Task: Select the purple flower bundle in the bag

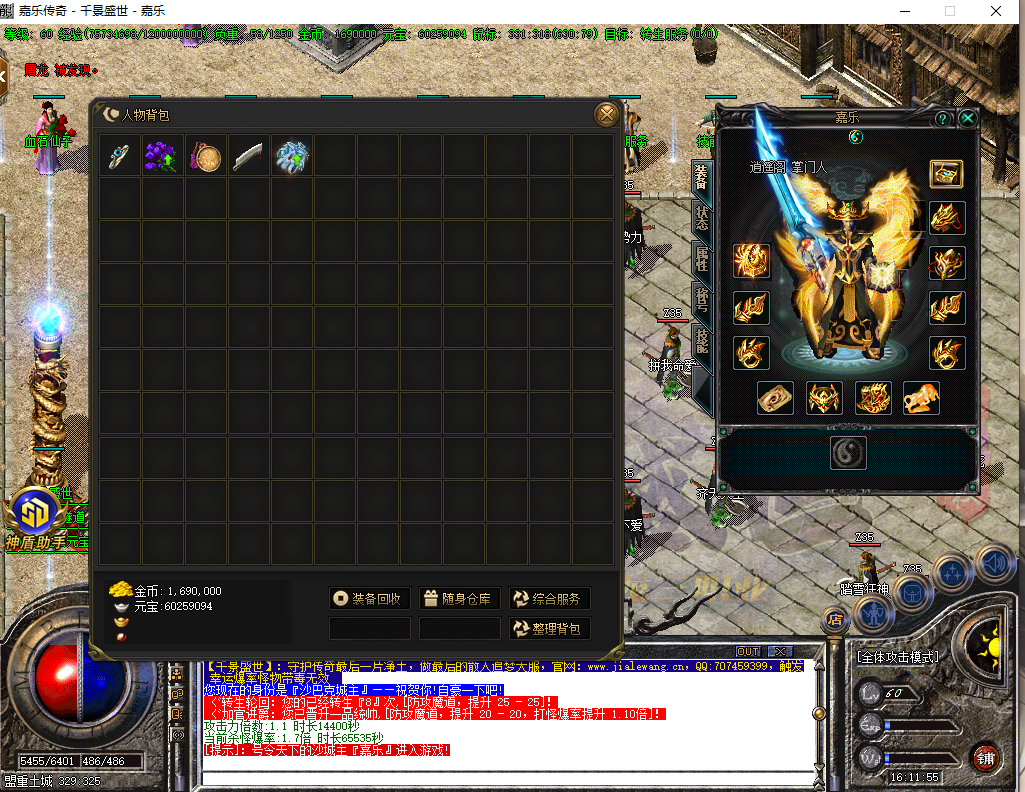Action: point(162,156)
